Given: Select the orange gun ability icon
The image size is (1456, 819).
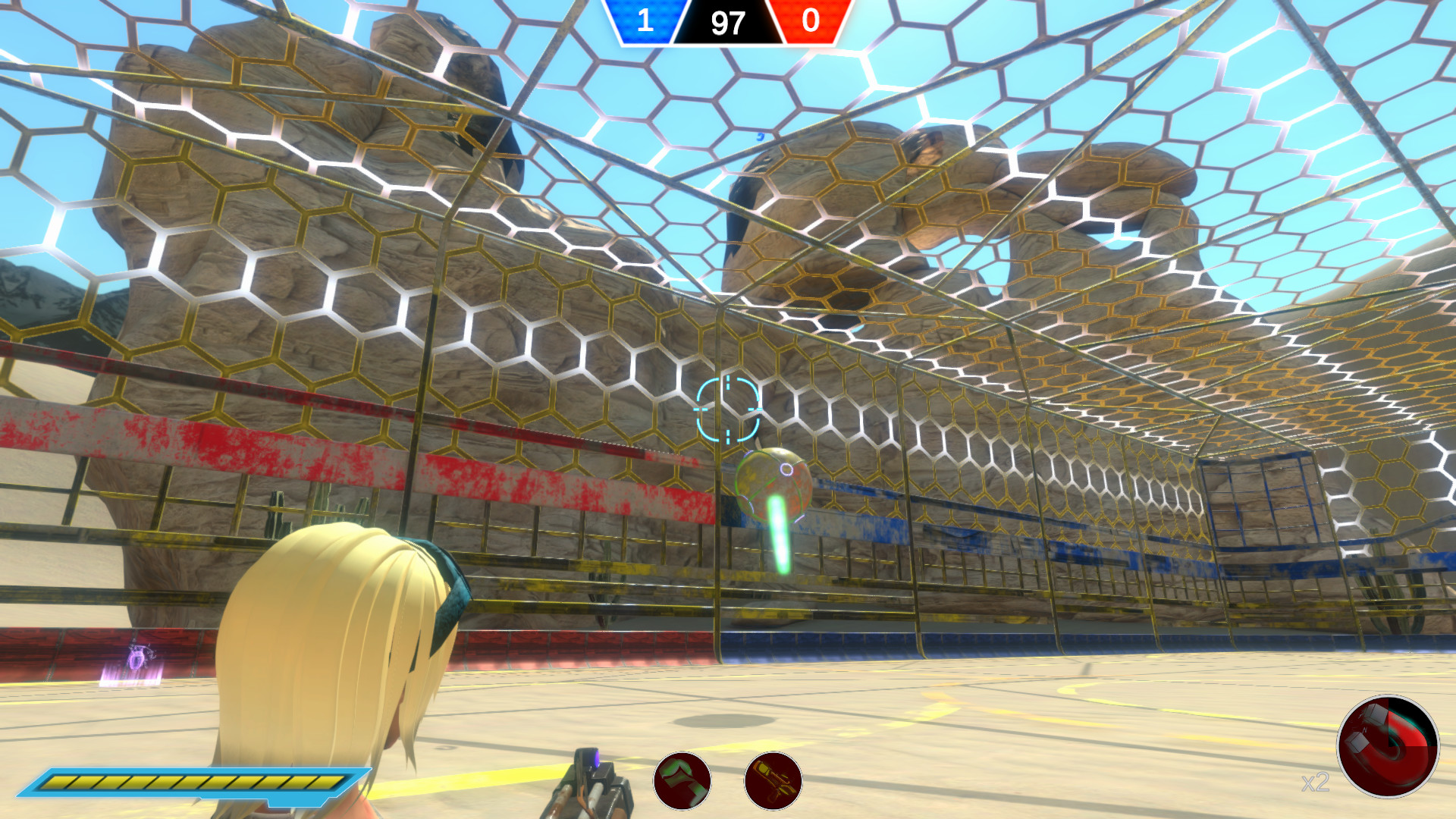Looking at the screenshot, I should click(x=773, y=783).
